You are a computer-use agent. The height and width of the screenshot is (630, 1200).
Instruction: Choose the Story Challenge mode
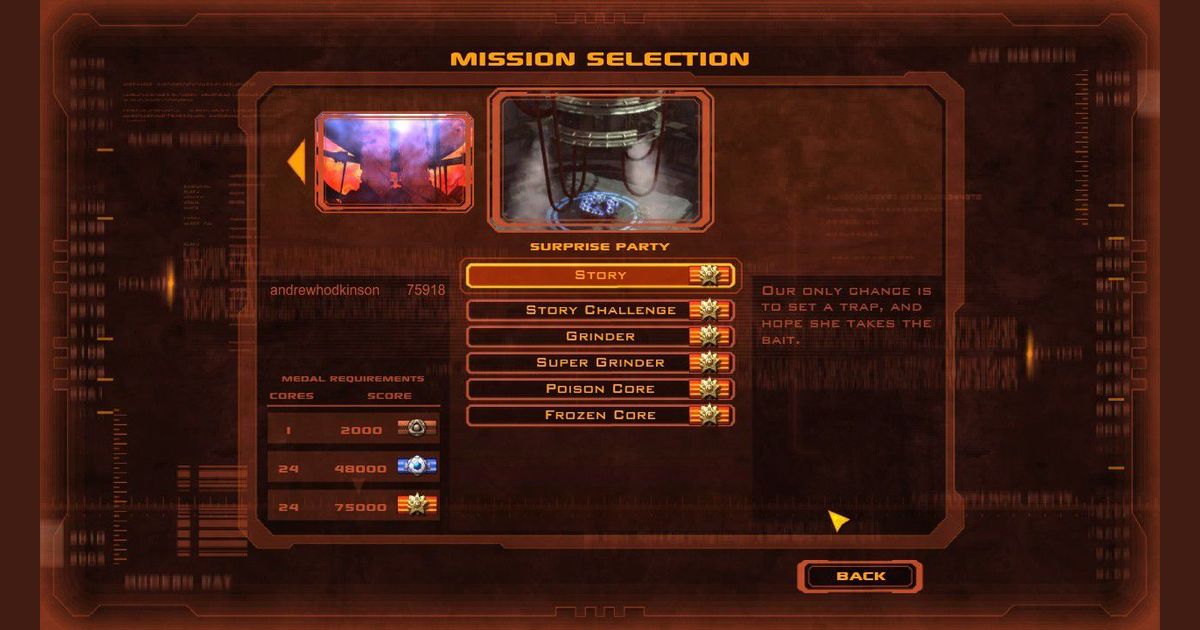click(x=600, y=310)
